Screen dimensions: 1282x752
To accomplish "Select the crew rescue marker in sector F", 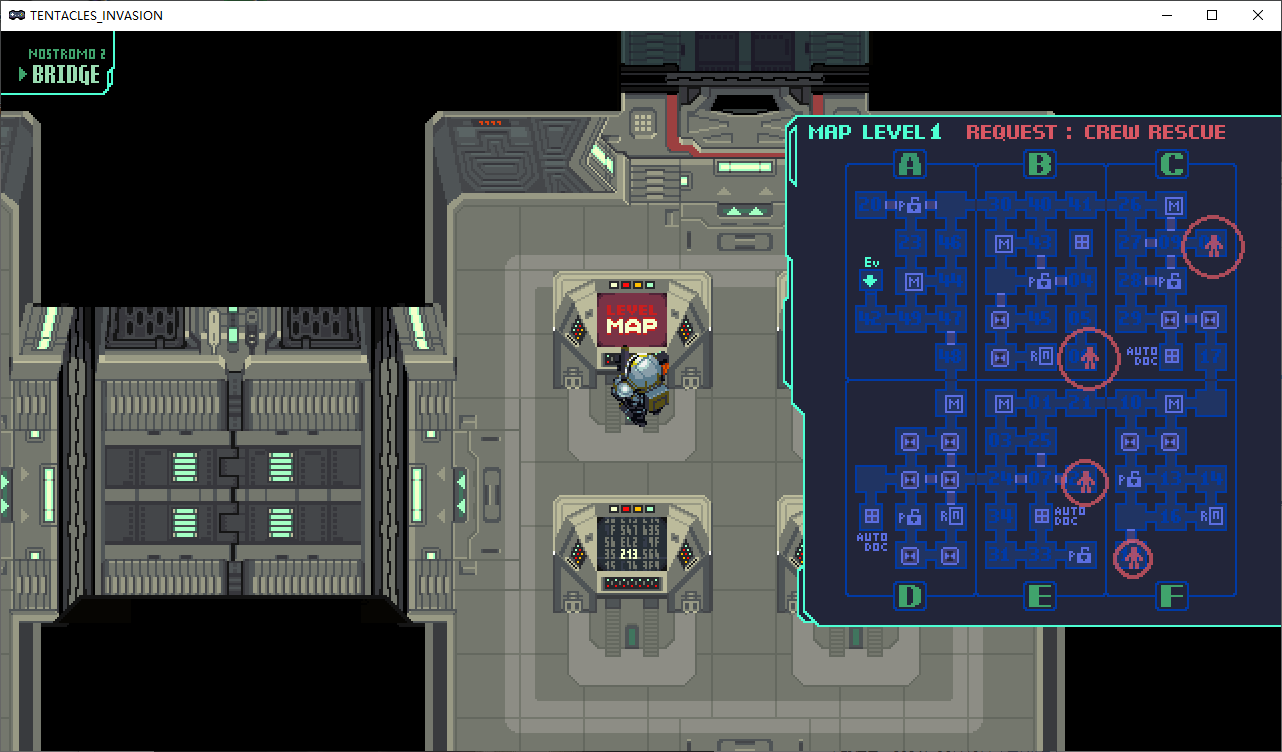I will click(x=1133, y=558).
